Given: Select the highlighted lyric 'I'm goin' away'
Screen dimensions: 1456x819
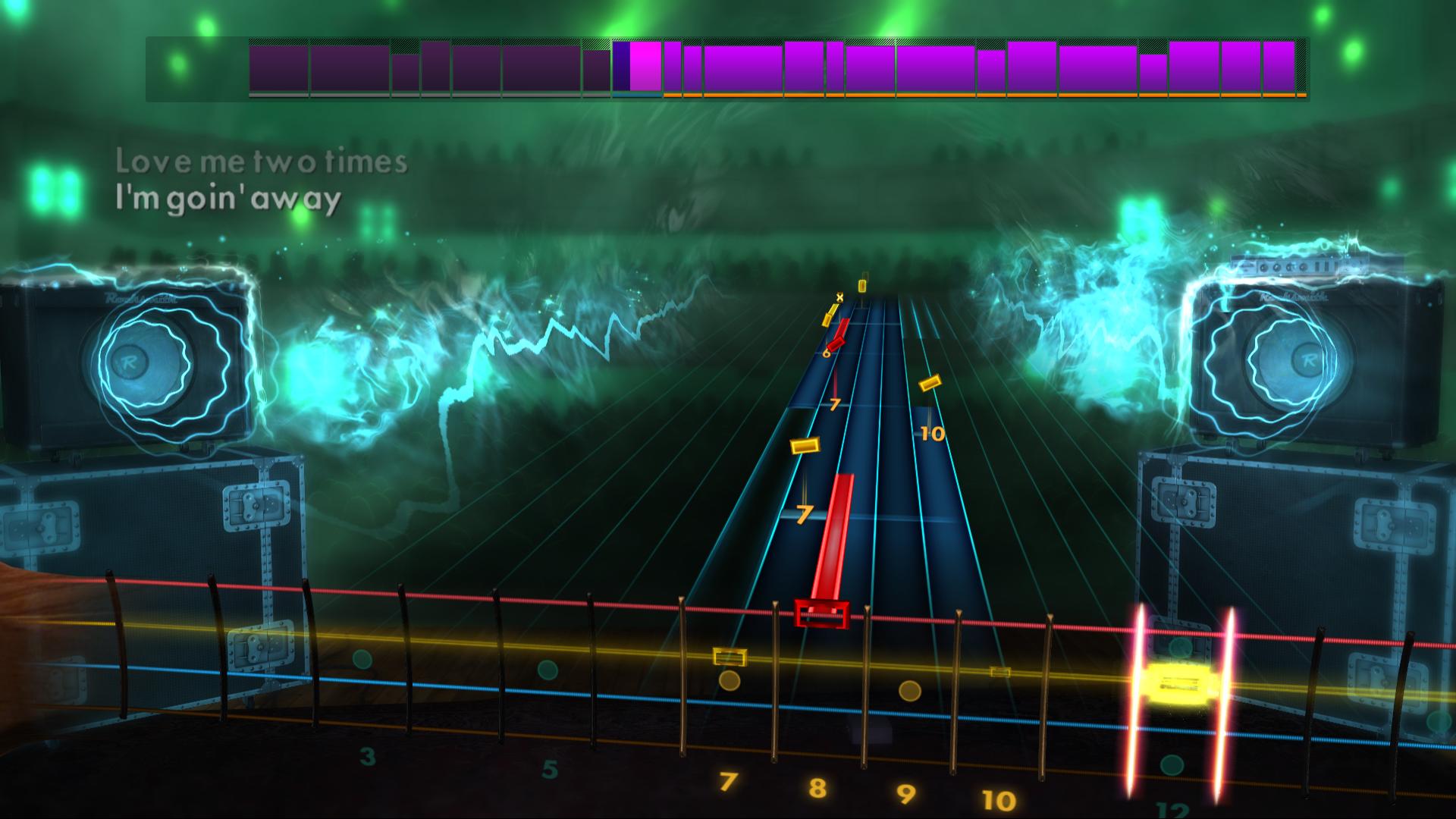Looking at the screenshot, I should [x=227, y=199].
